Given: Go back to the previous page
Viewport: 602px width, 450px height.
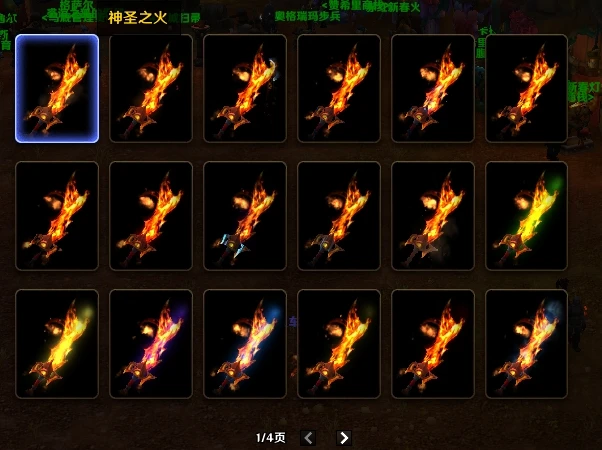Looking at the screenshot, I should pos(309,437).
